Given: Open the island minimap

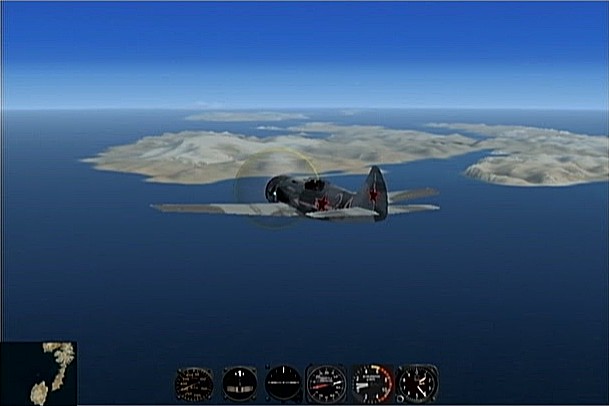Looking at the screenshot, I should pyautogui.click(x=38, y=373).
